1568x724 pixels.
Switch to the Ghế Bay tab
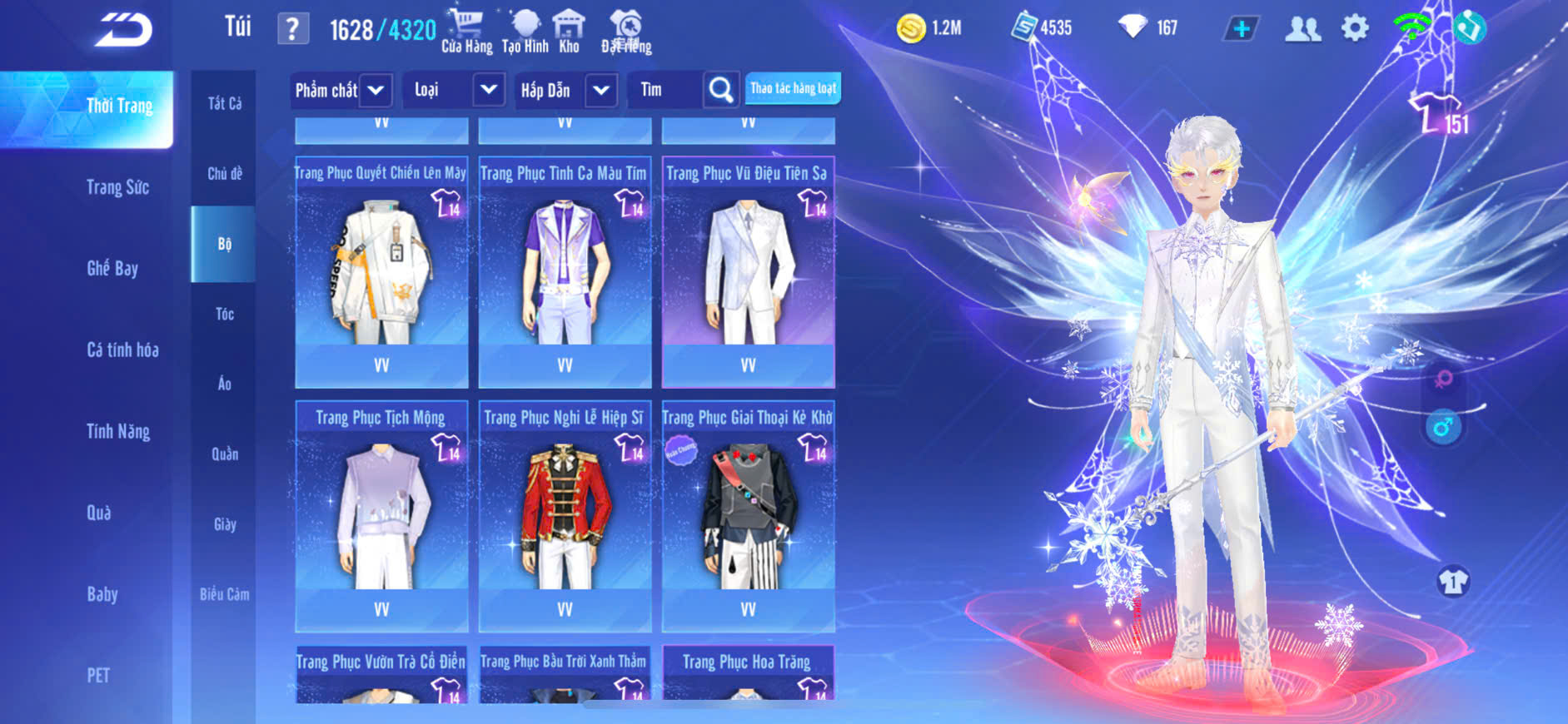pos(112,268)
